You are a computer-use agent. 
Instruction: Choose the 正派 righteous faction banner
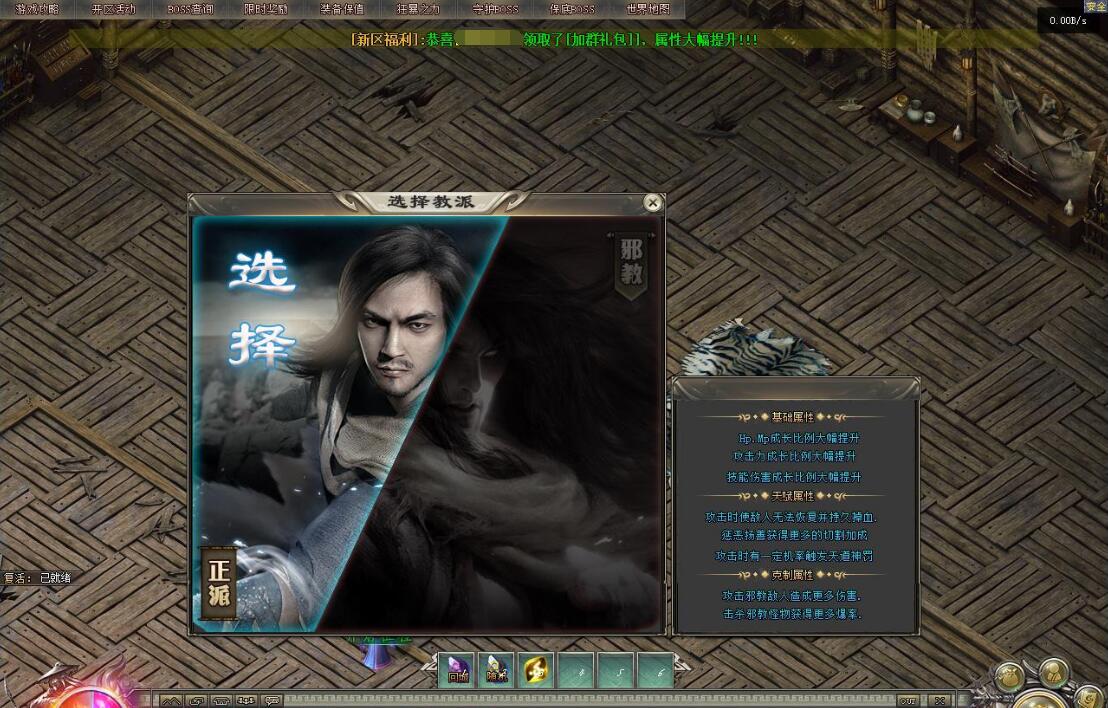coord(219,581)
